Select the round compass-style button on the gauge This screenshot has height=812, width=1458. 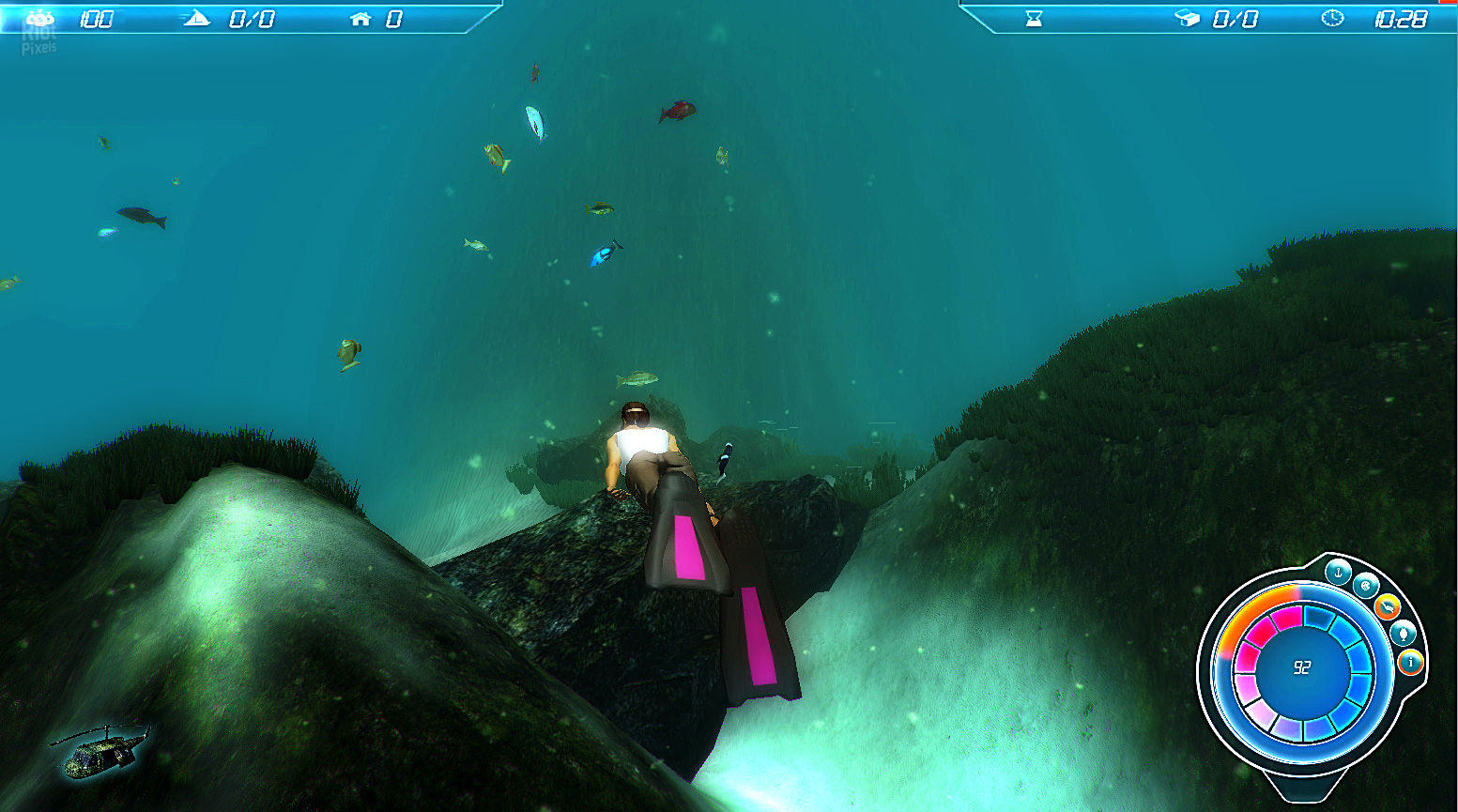pos(1365,586)
